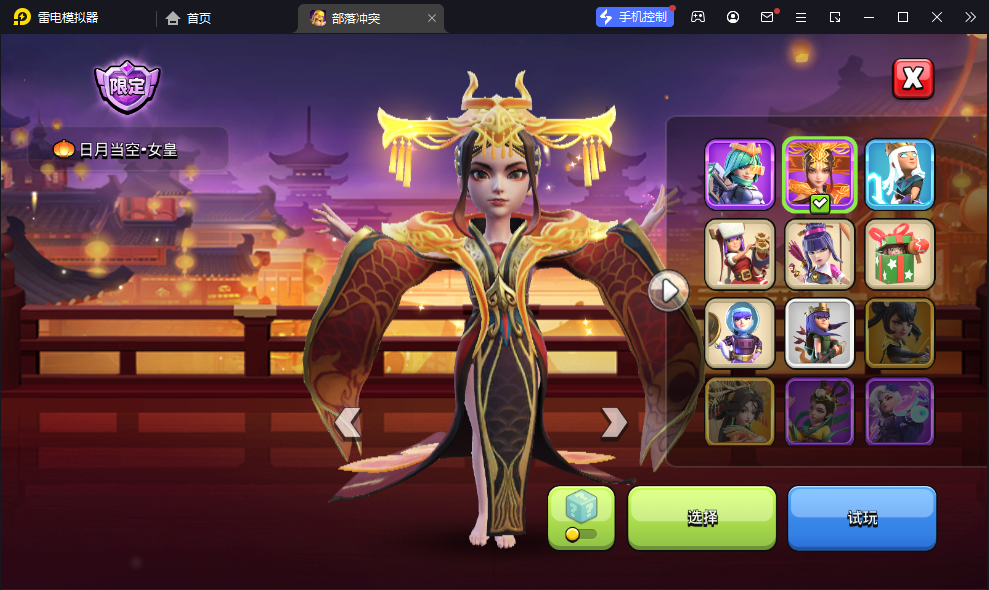
Task: Select the default crowned purple-haired queen skin
Action: [819, 333]
